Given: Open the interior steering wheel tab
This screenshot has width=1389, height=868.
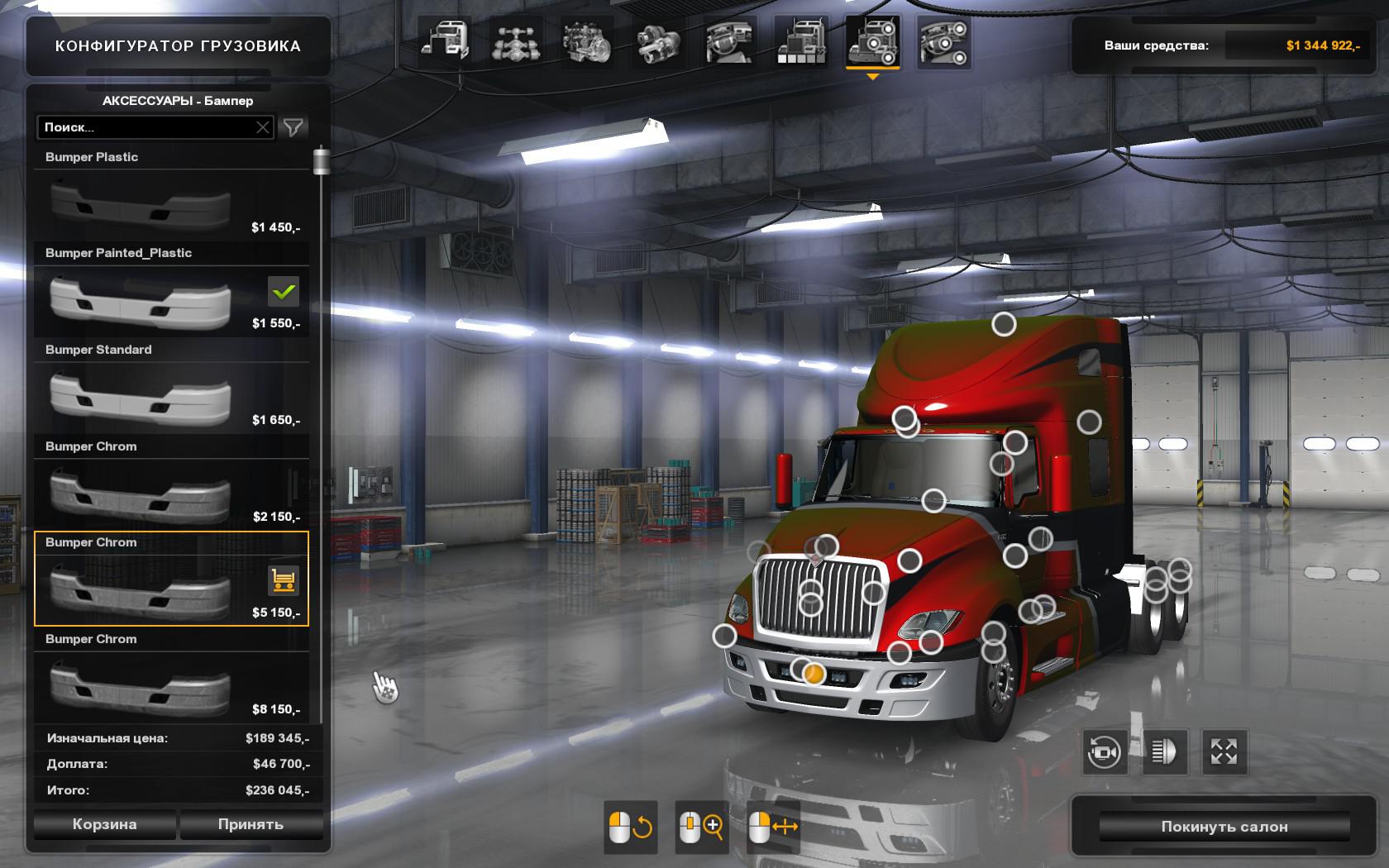Looking at the screenshot, I should [729, 42].
